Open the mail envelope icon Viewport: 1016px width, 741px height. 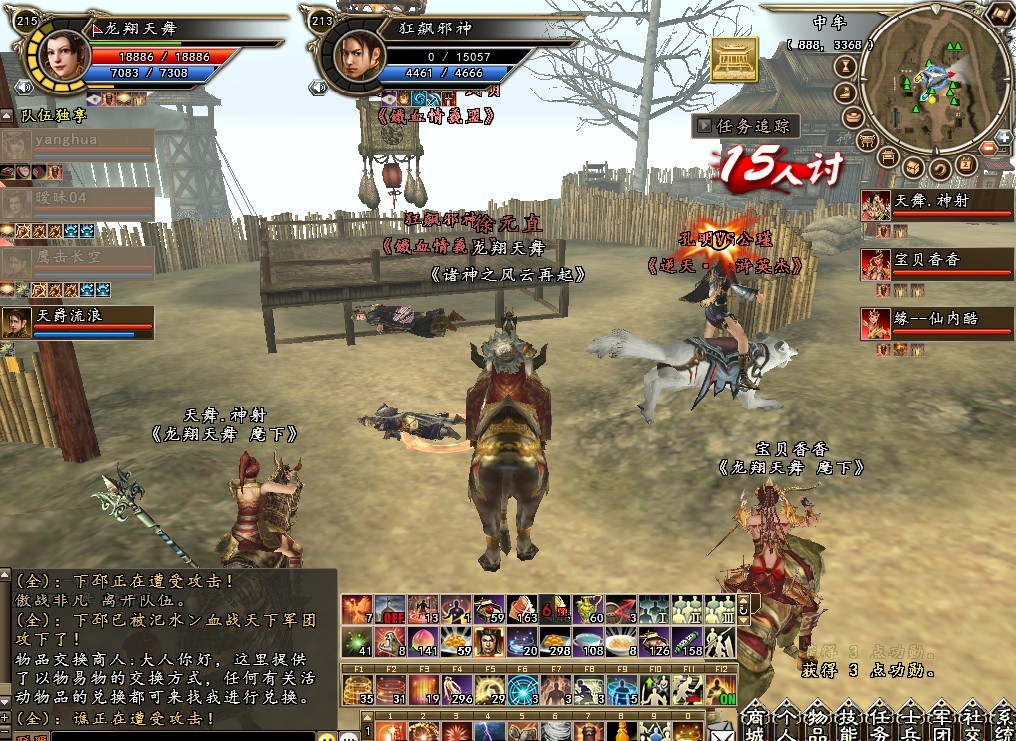pos(721,733)
